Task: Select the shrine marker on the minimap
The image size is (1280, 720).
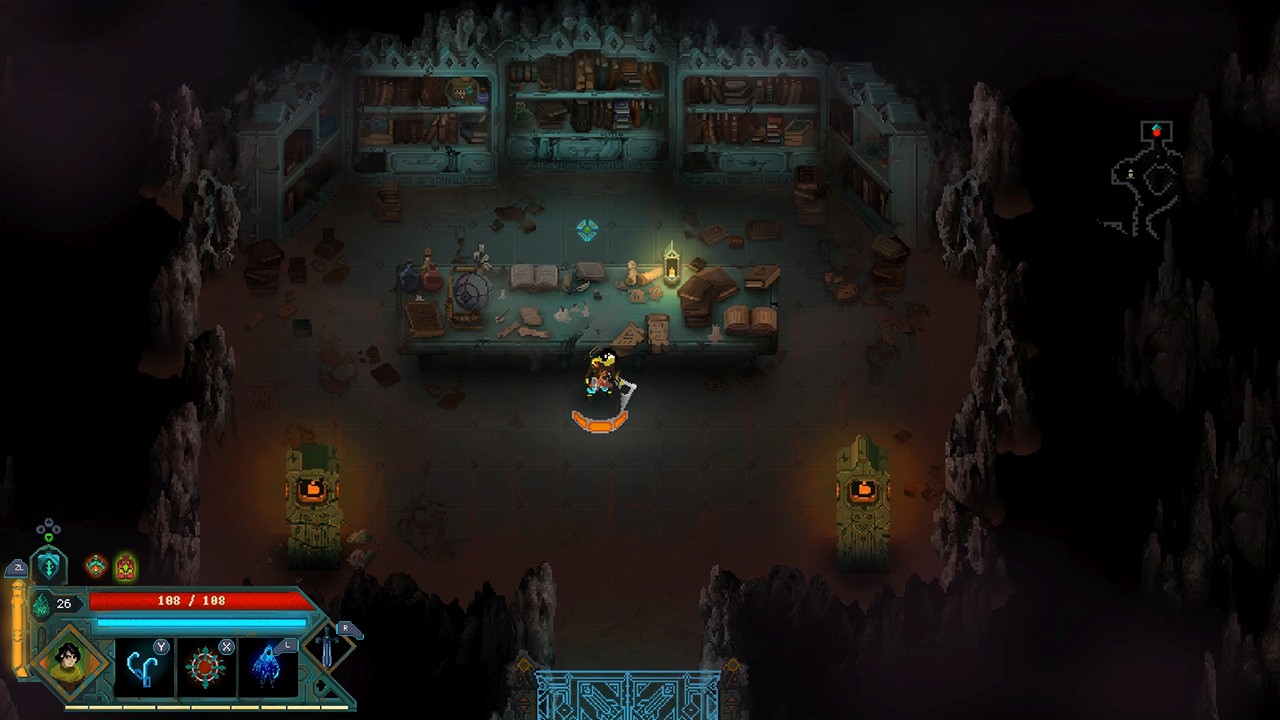Action: (x=1131, y=174)
